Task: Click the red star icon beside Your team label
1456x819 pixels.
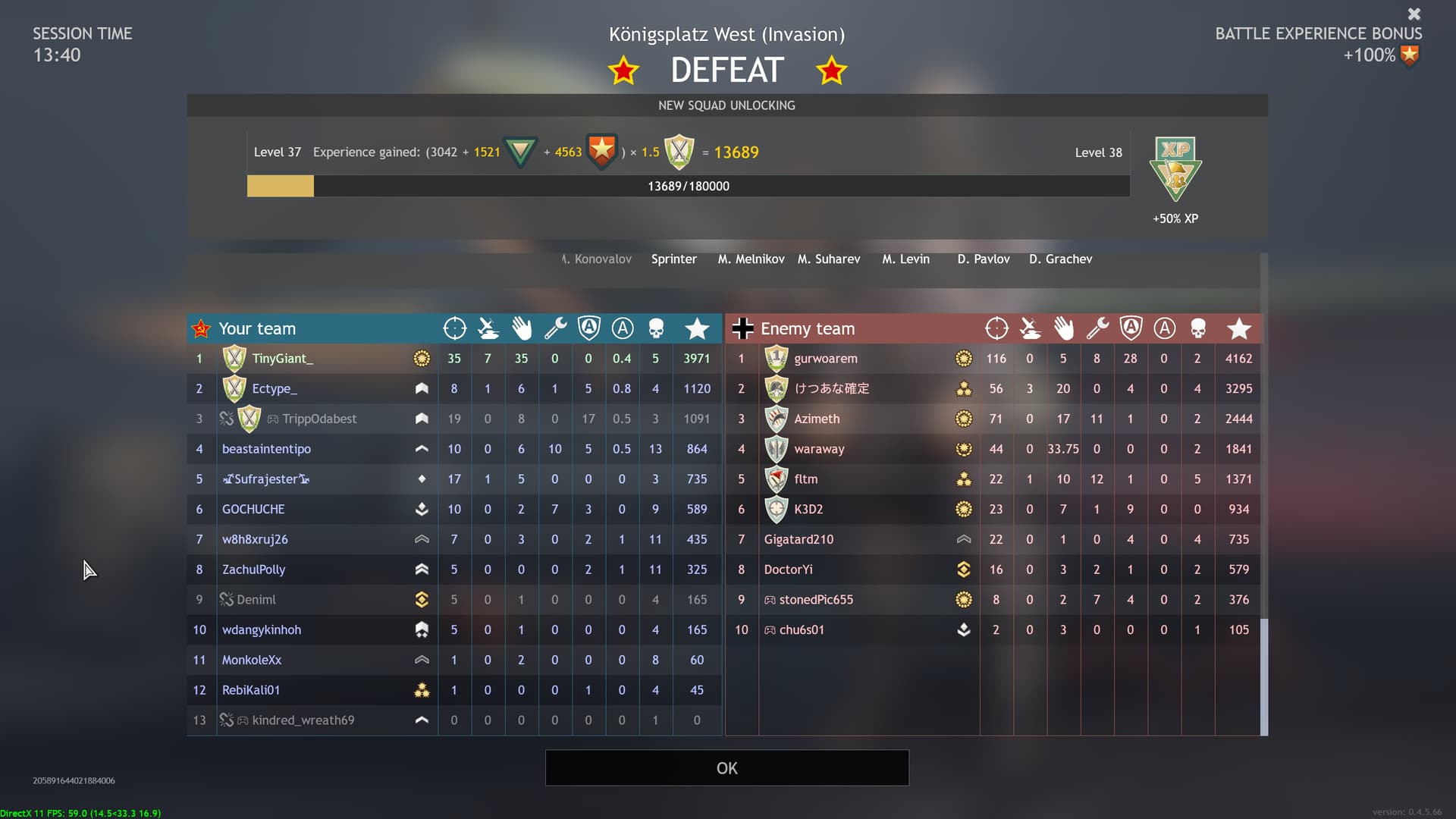Action: pos(200,328)
